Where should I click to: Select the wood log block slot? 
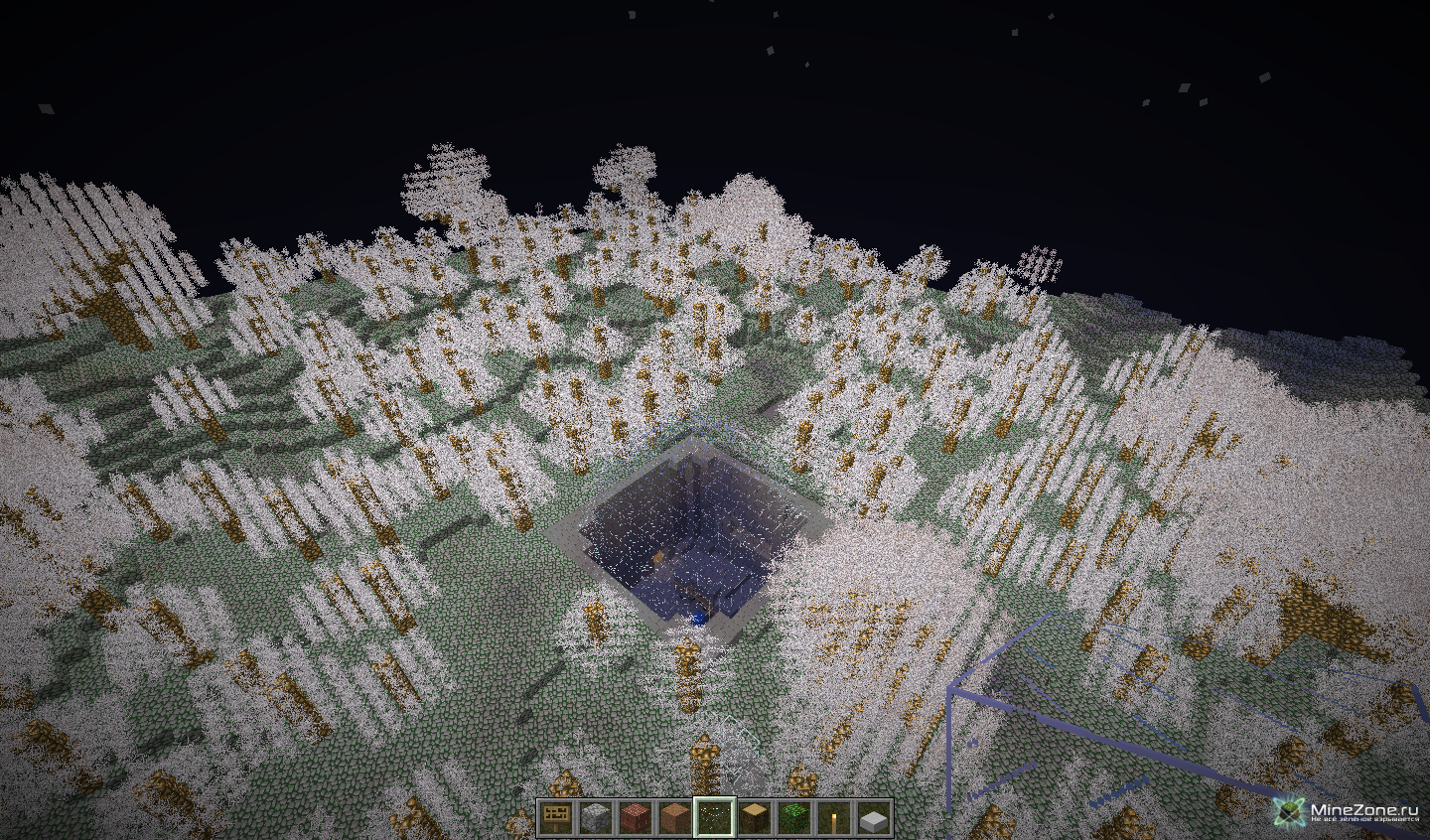pos(754,817)
